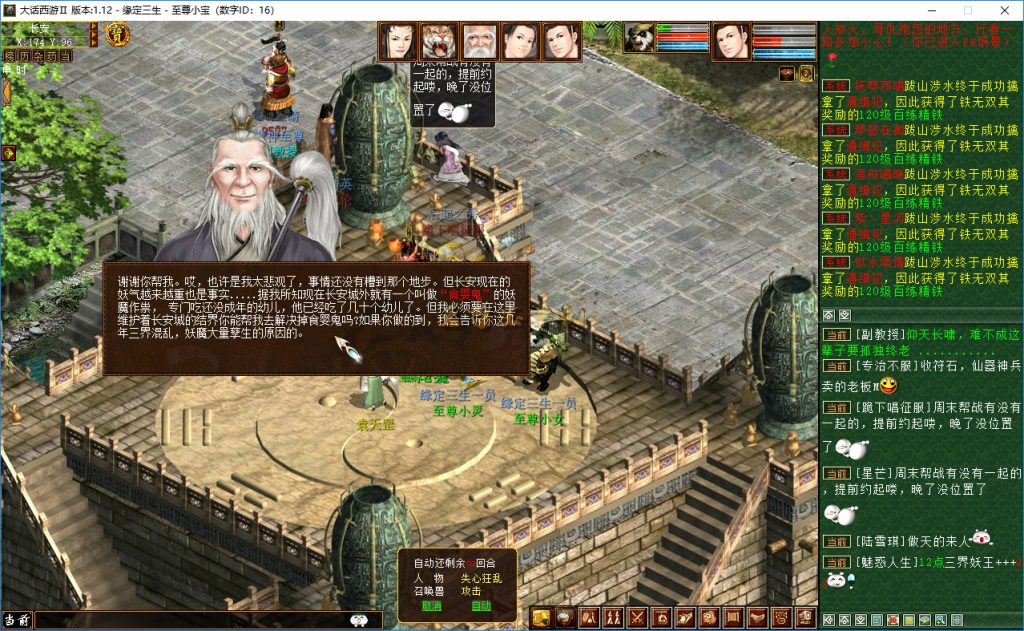Select the tiger portrait in the team row
The height and width of the screenshot is (631, 1024).
pyautogui.click(x=438, y=42)
